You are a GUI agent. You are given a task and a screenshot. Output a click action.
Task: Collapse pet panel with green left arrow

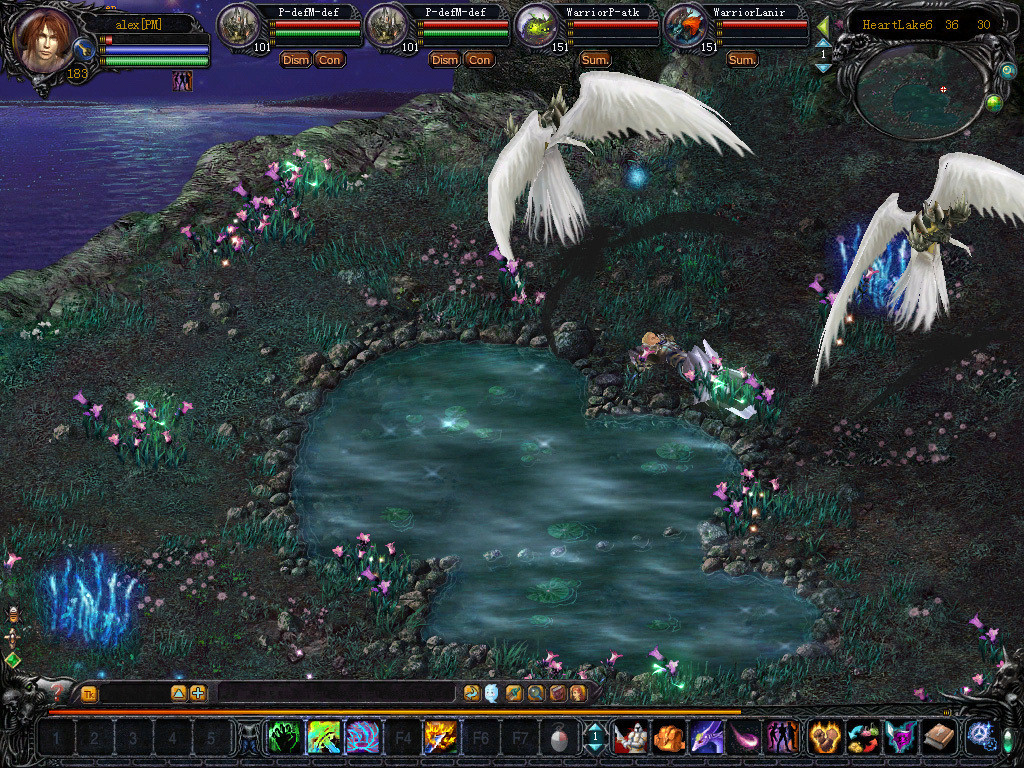tap(823, 26)
